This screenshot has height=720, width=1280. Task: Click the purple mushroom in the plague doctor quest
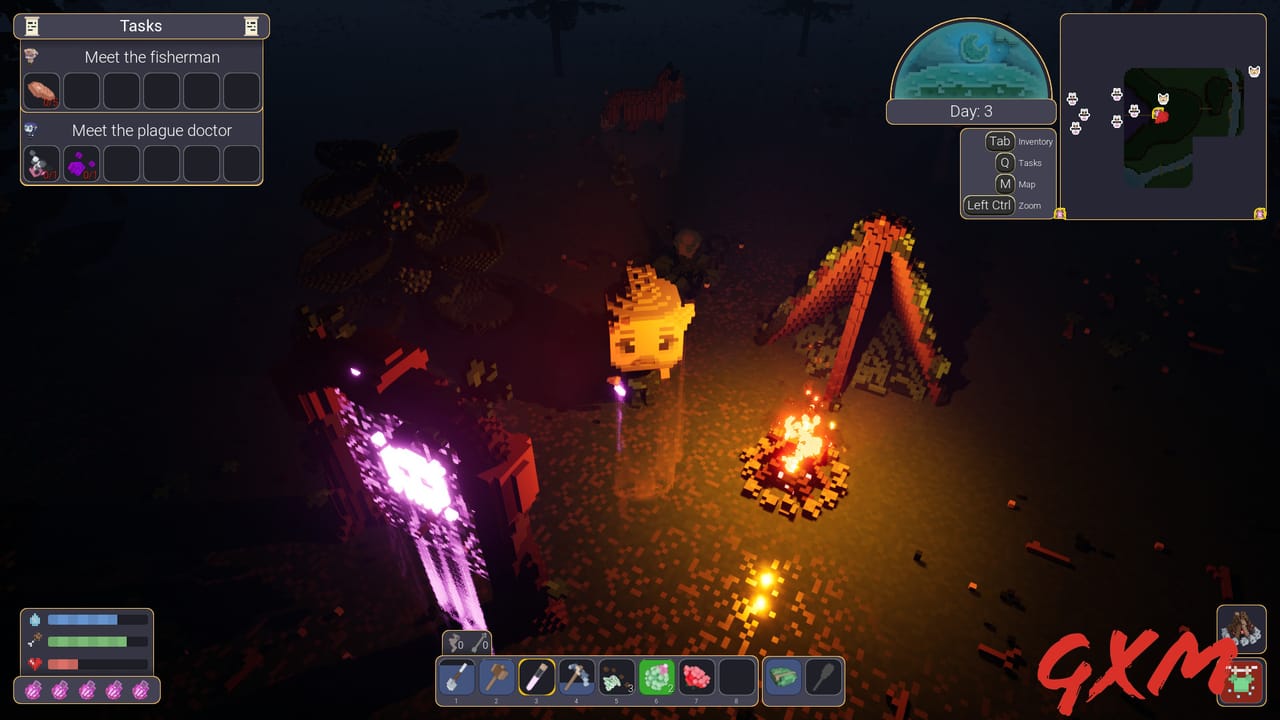coord(80,163)
